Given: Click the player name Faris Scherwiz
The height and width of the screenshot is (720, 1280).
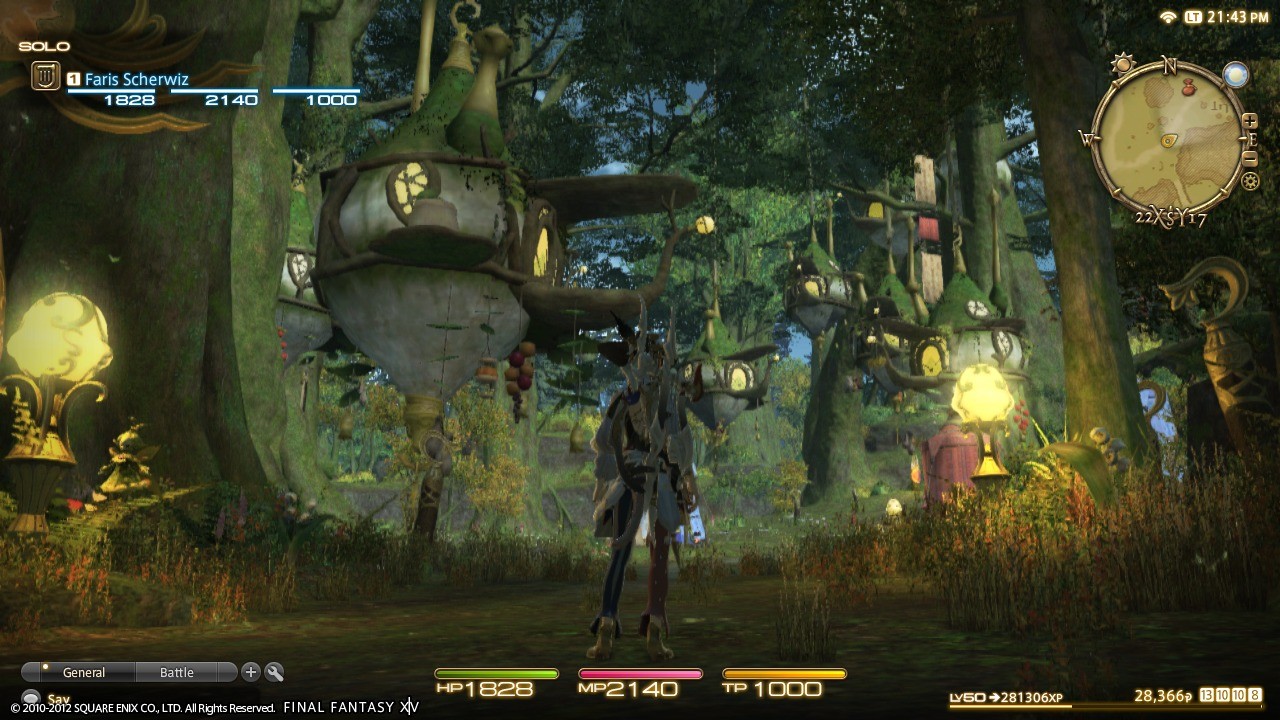Looking at the screenshot, I should pos(138,79).
